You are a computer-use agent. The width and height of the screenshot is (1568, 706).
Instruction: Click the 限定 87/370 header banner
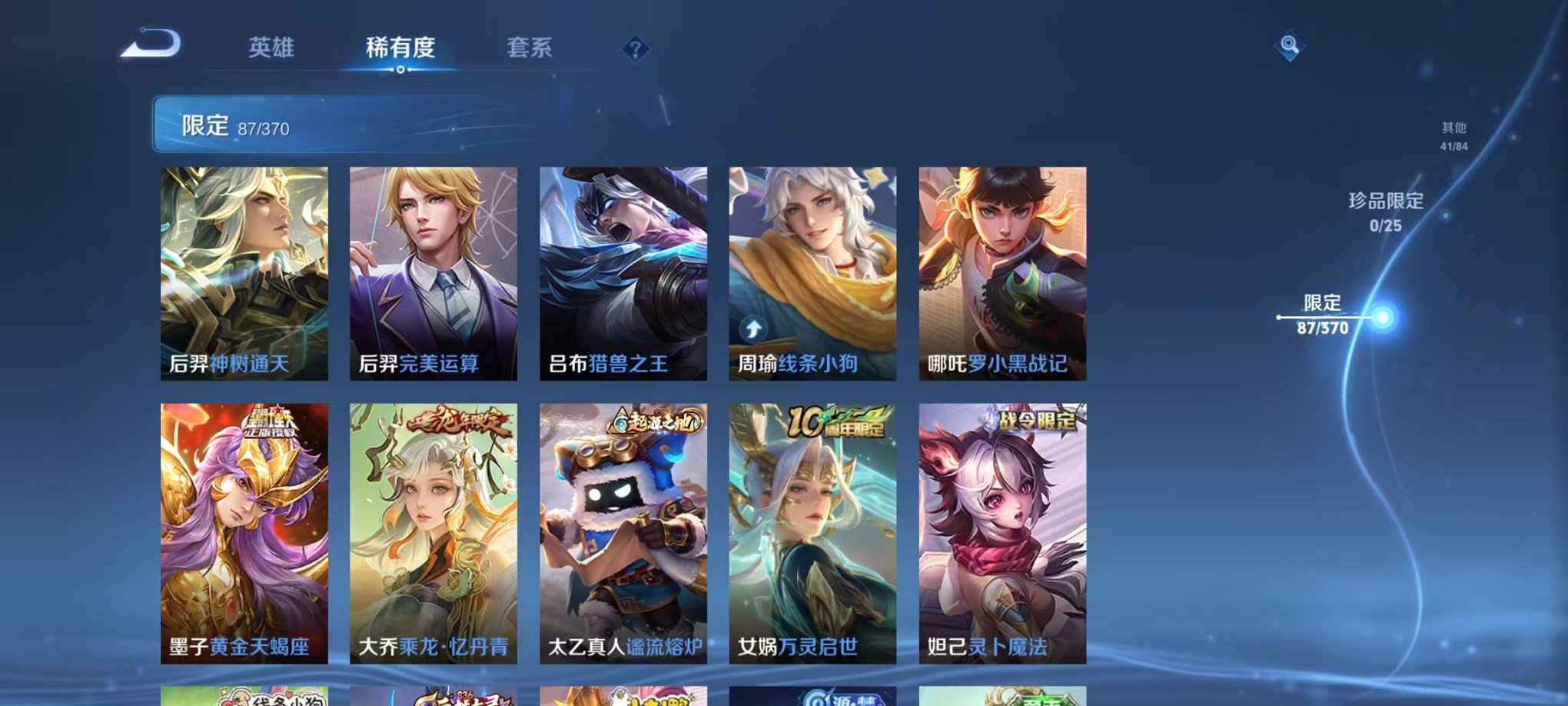307,125
